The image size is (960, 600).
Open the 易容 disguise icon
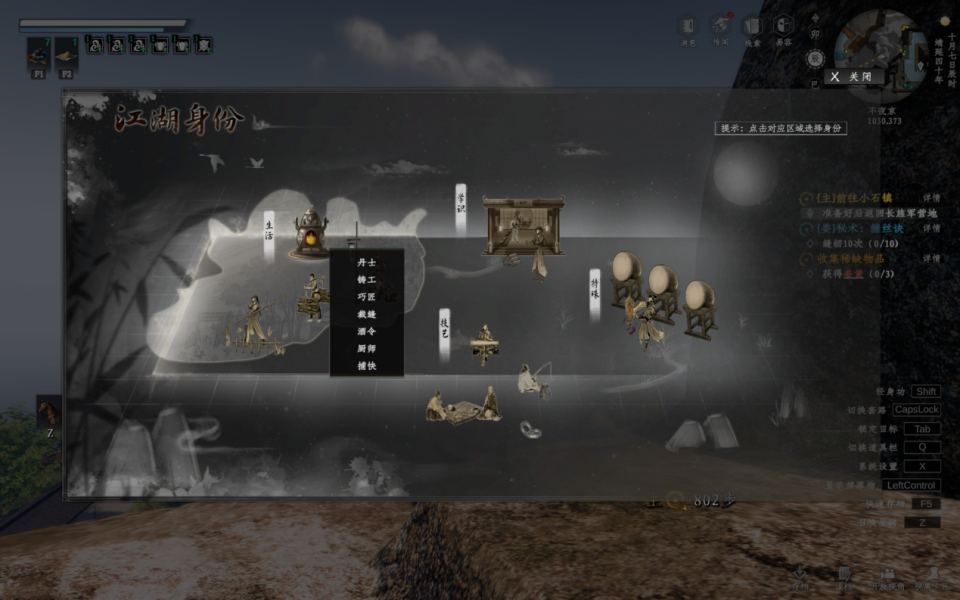pyautogui.click(x=784, y=28)
